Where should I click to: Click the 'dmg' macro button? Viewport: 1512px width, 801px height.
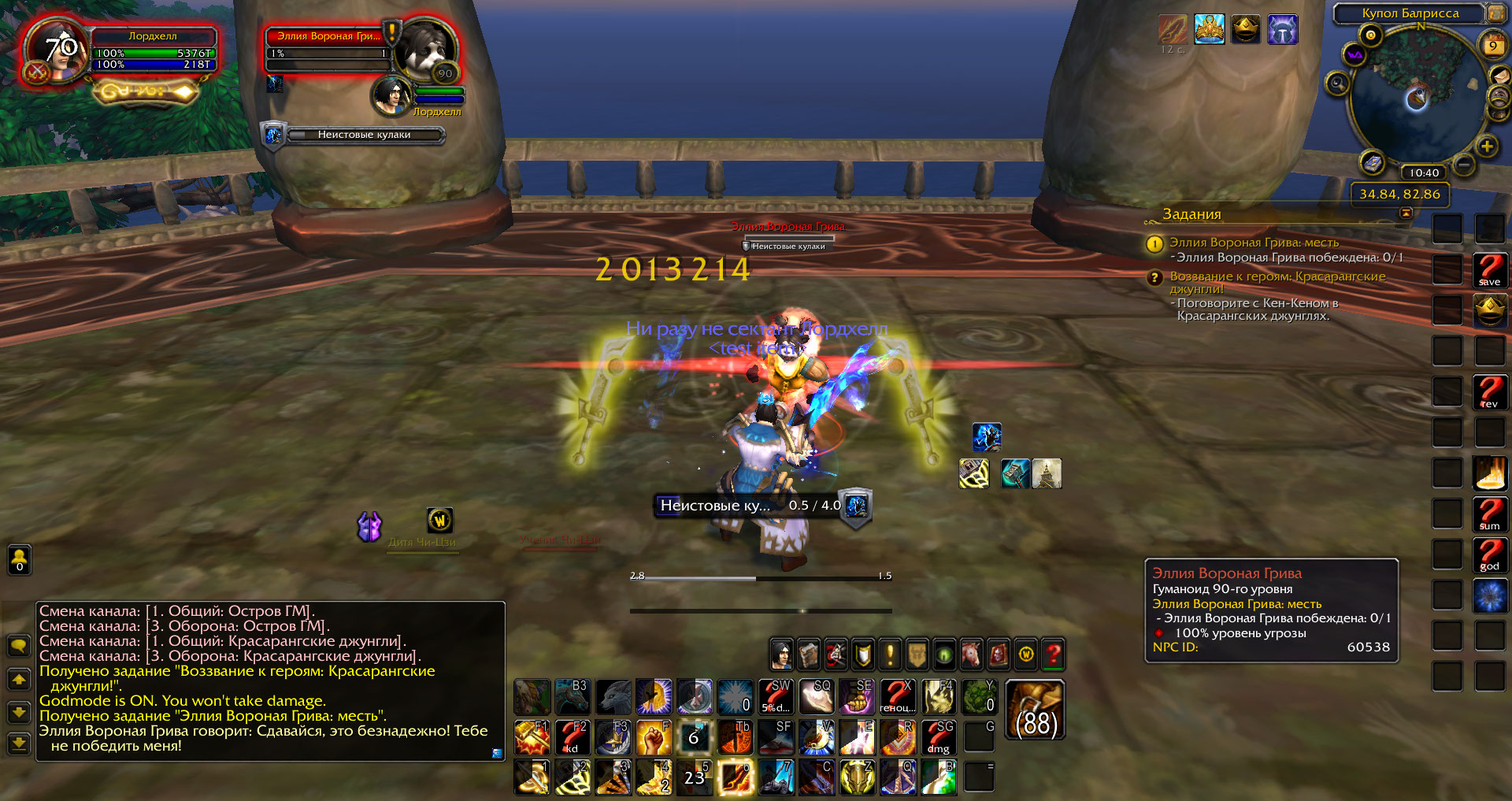939,737
